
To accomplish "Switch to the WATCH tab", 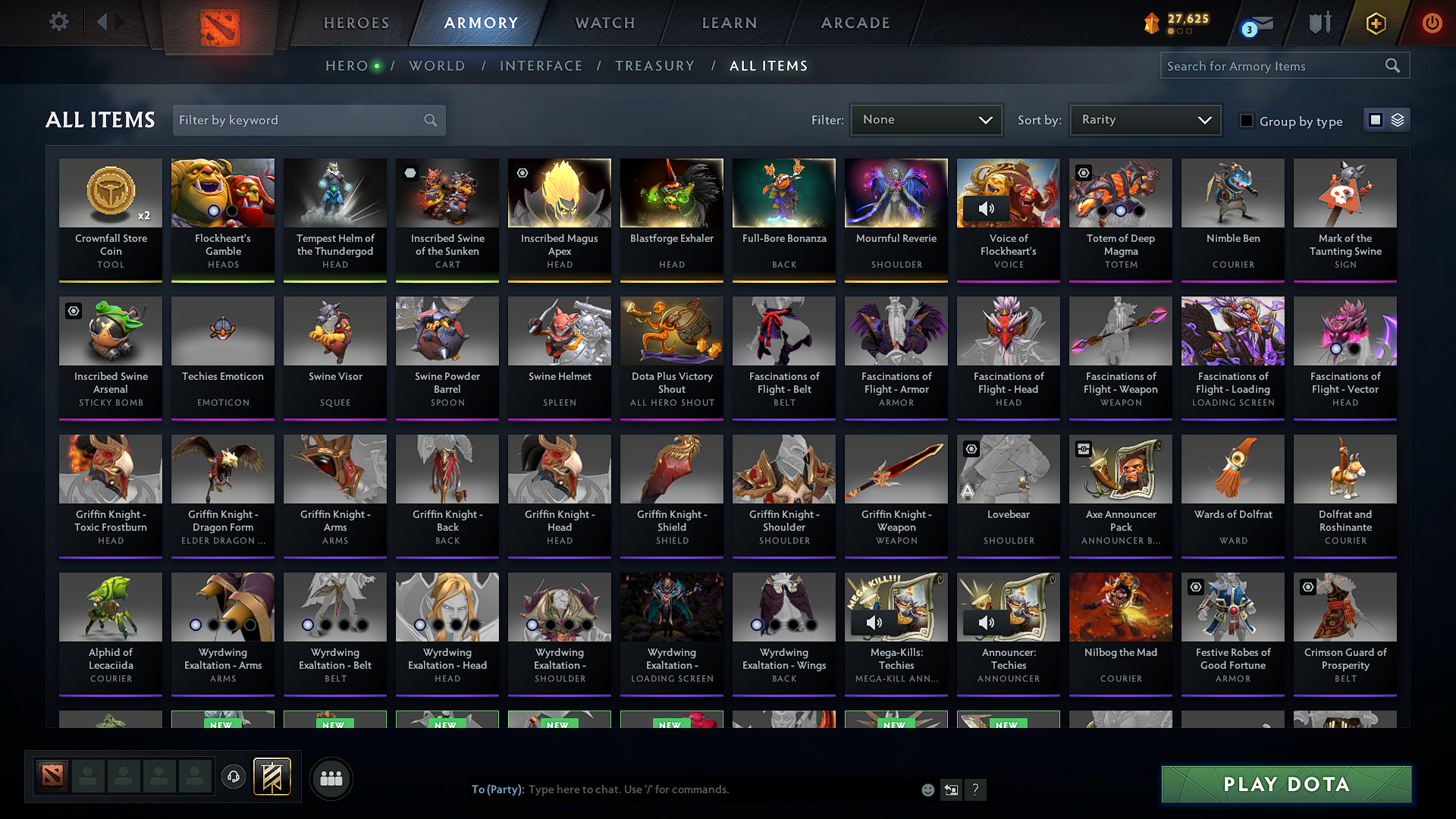I will pos(603,23).
